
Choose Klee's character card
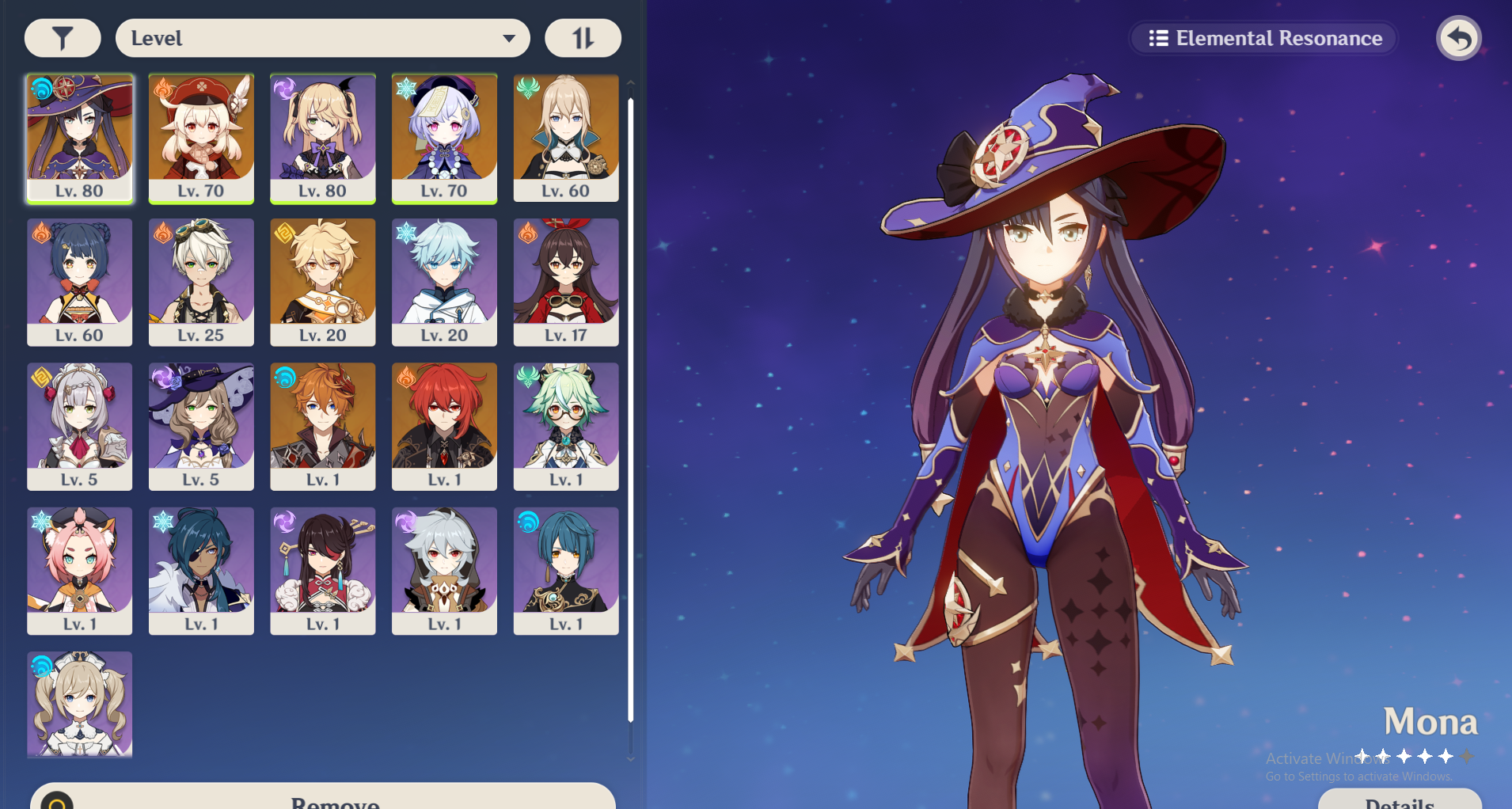coord(201,138)
